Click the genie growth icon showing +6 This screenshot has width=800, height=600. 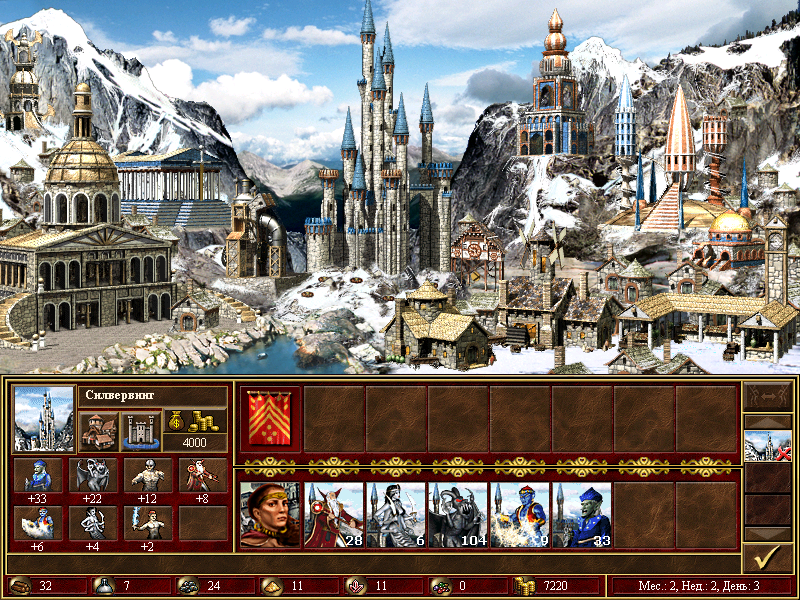[x=39, y=522]
